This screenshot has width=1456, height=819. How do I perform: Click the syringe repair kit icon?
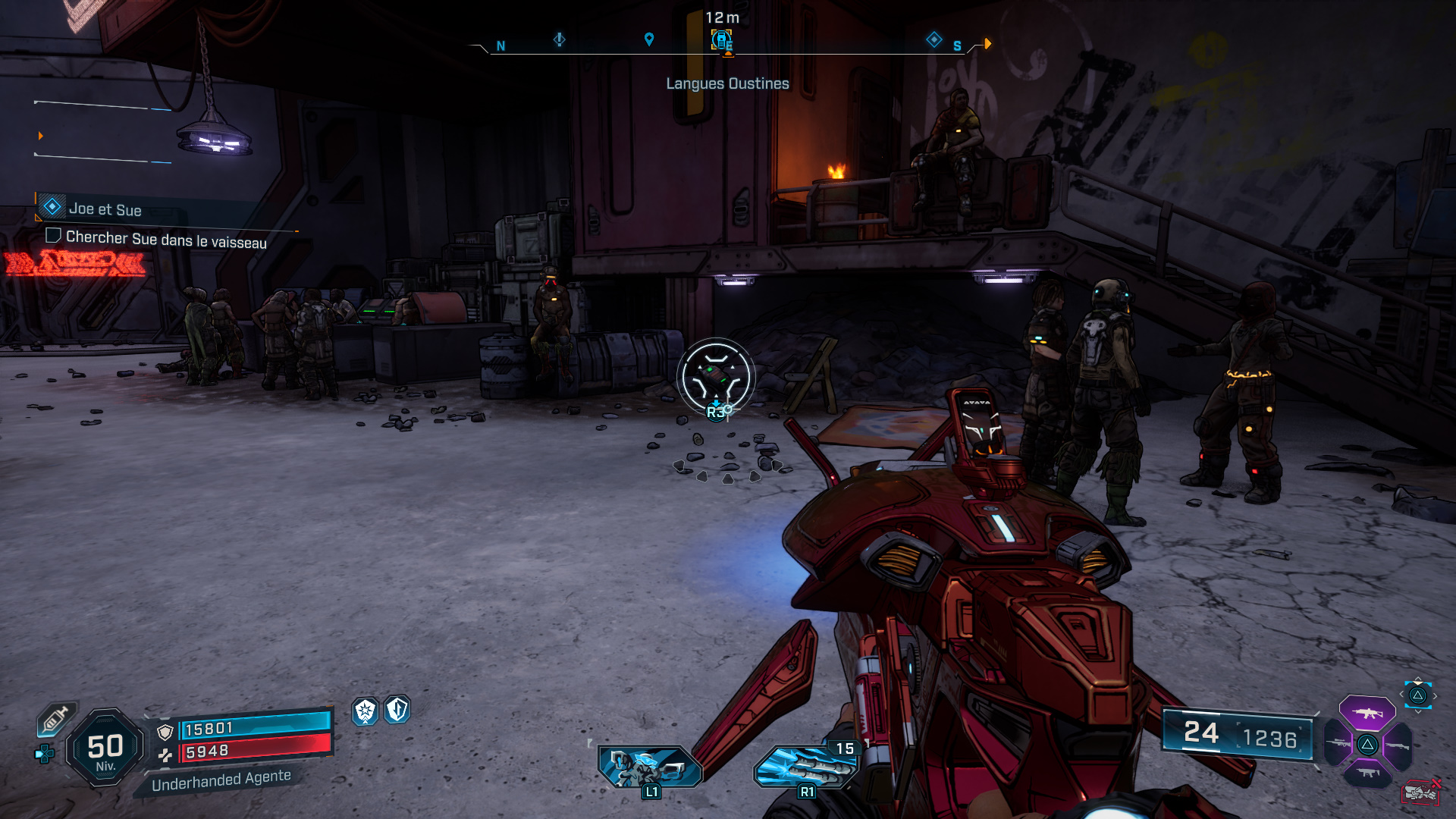pos(55,719)
